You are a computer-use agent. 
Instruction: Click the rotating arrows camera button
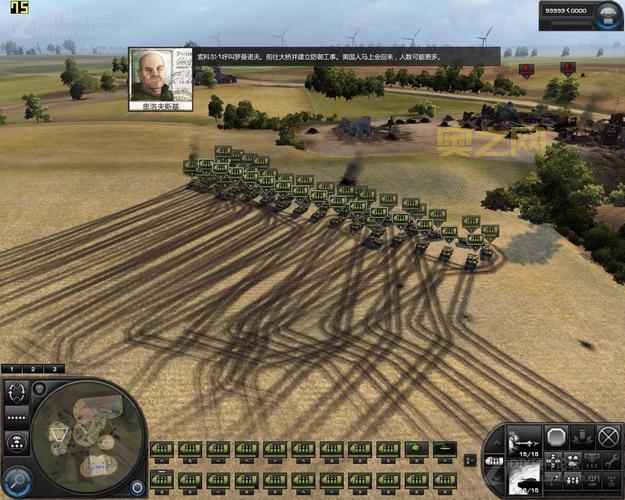pos(17,391)
